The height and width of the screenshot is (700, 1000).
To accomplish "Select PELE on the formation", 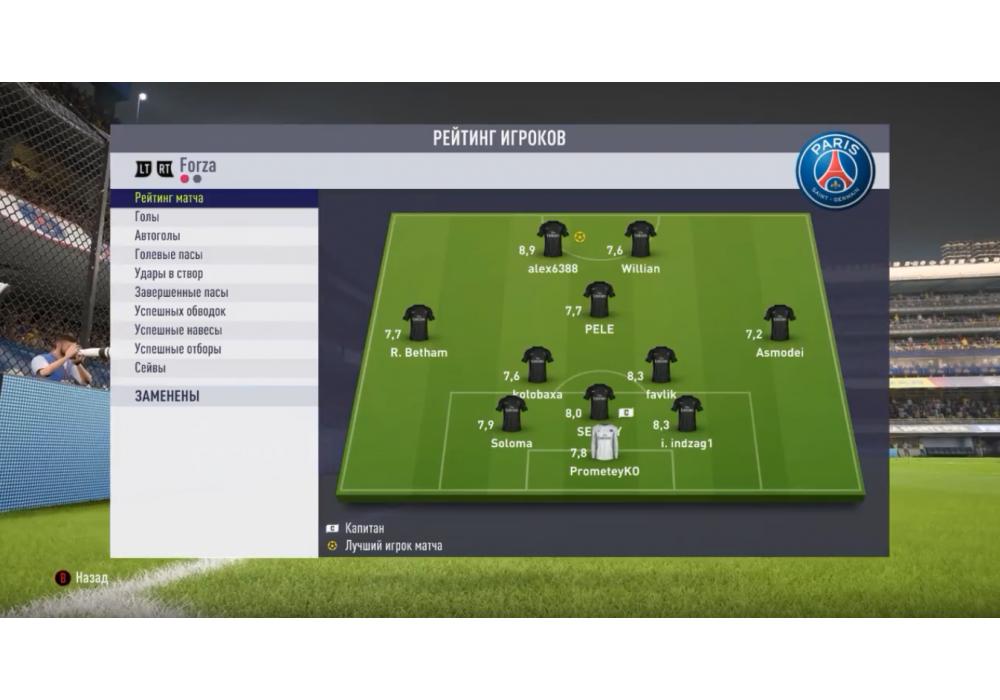I will [x=599, y=300].
